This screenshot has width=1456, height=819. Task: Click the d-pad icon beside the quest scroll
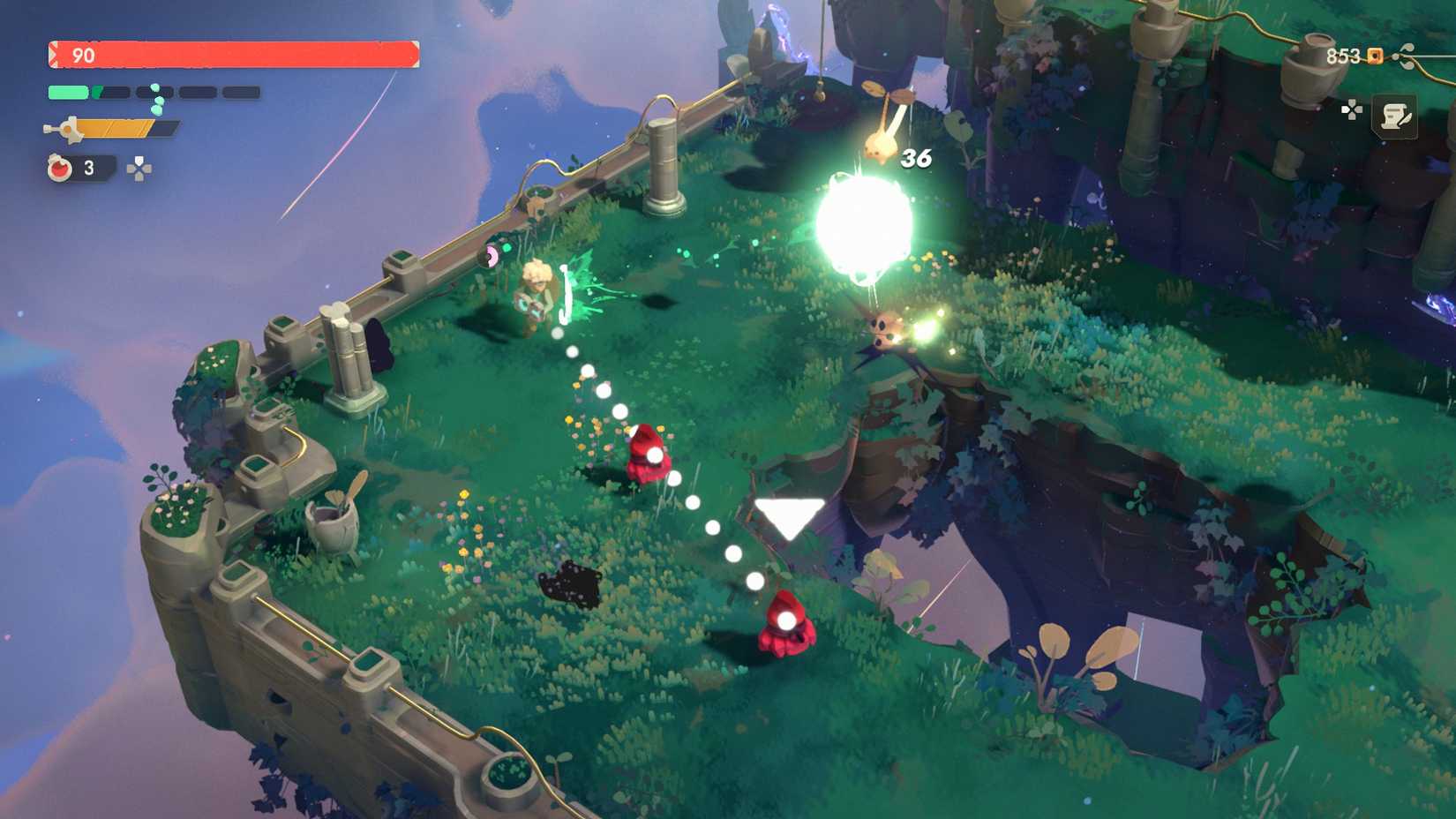[x=1354, y=109]
